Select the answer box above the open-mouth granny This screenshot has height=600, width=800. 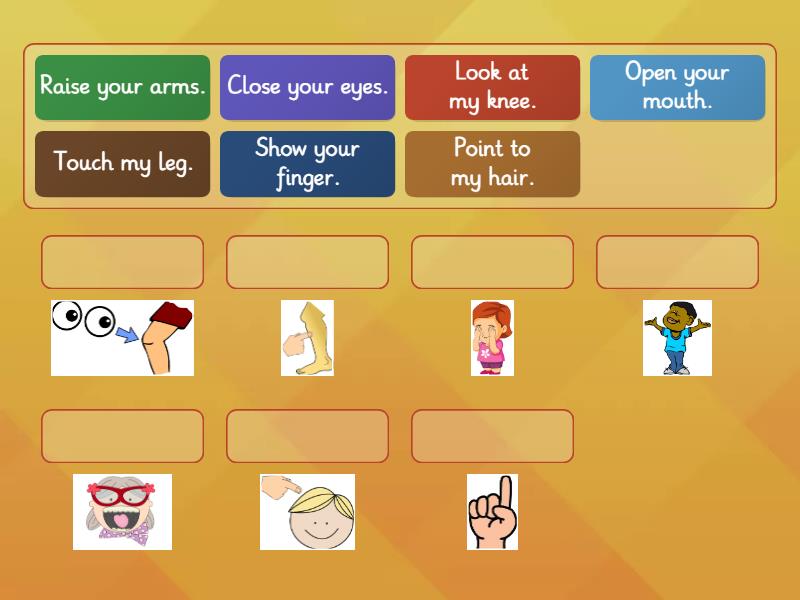coord(122,436)
